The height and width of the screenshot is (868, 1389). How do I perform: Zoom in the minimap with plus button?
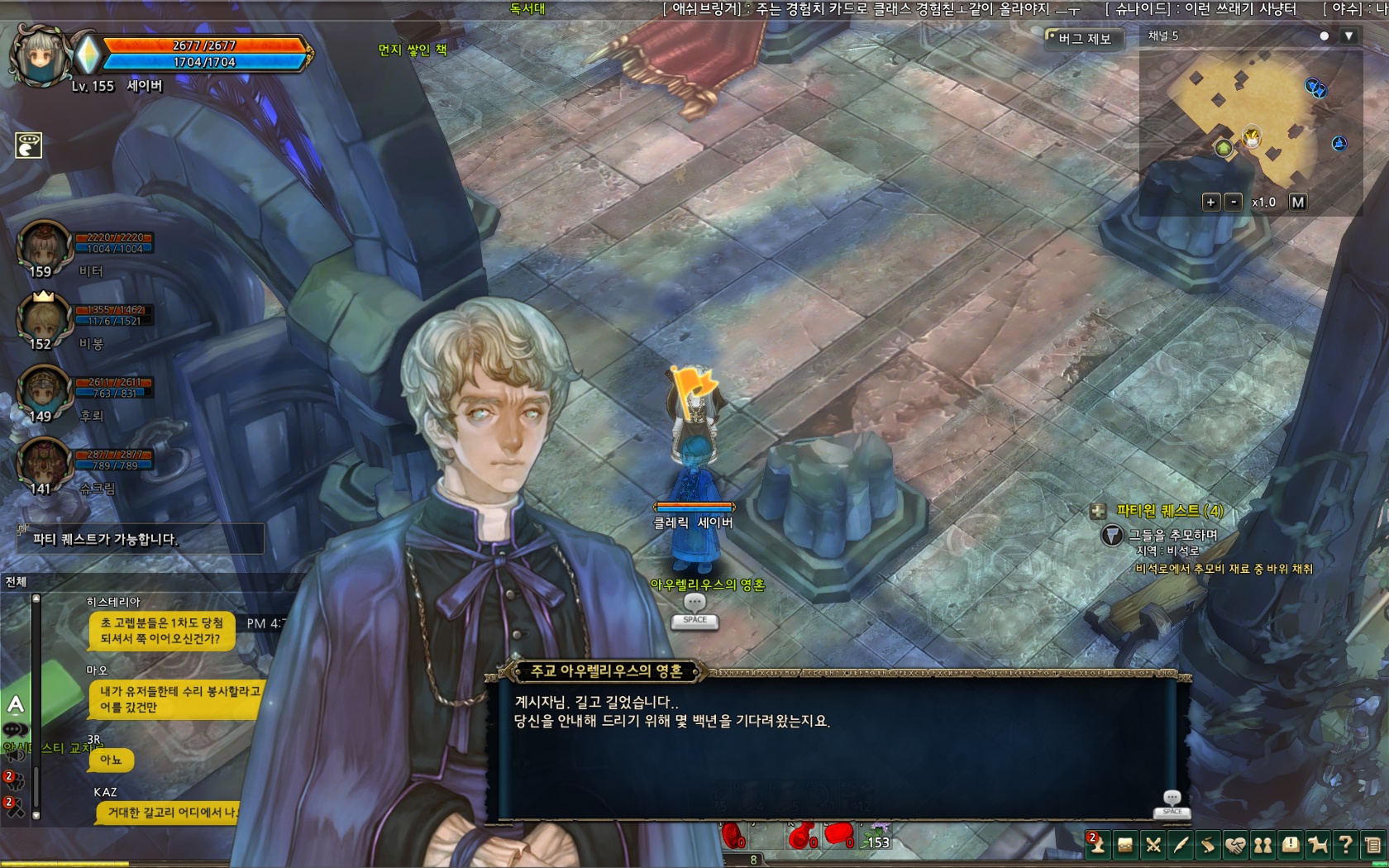[1210, 202]
